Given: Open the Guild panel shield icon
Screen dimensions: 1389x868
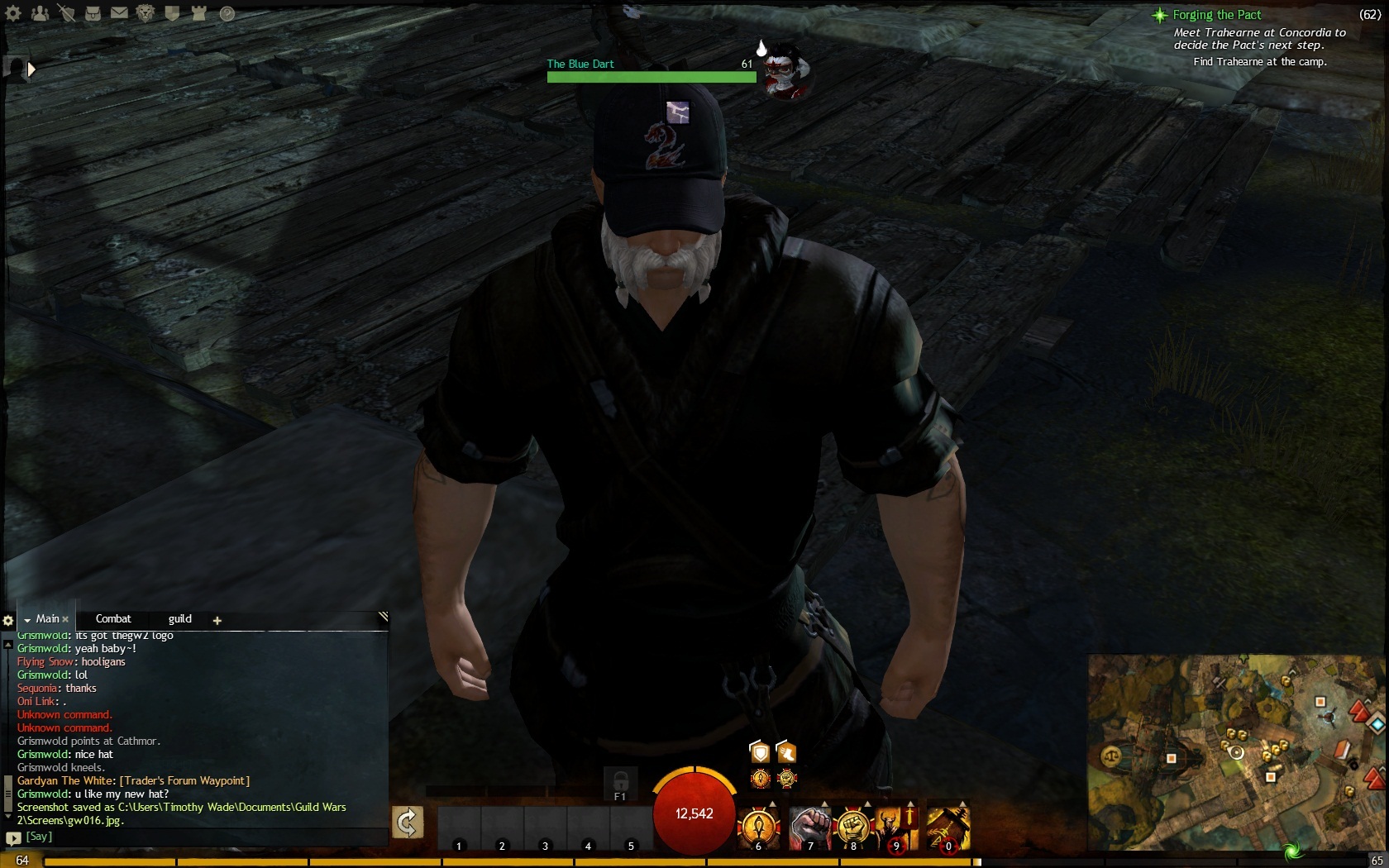Looking at the screenshot, I should [x=172, y=13].
